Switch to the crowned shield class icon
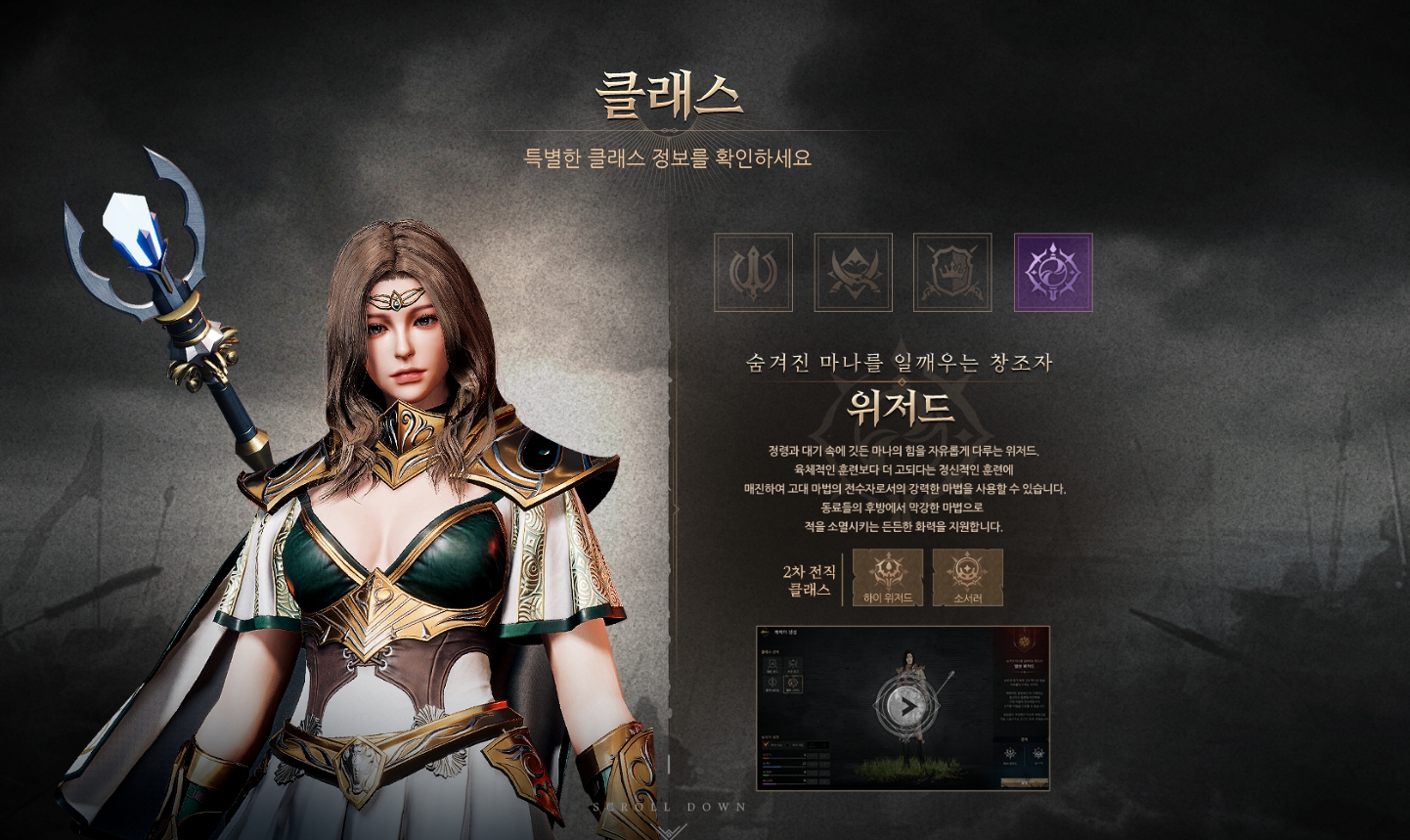This screenshot has width=1410, height=840. [x=952, y=273]
